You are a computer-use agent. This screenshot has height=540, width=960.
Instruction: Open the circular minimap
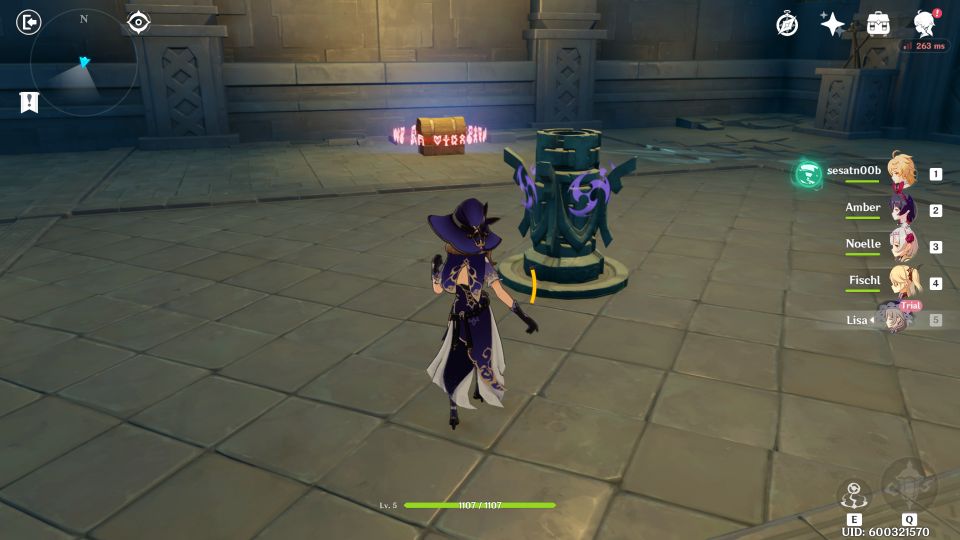[83, 63]
